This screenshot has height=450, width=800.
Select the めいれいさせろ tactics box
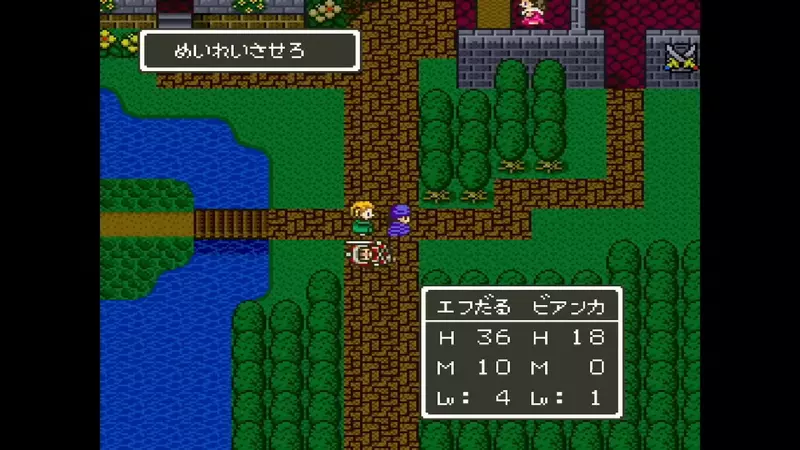coord(249,51)
